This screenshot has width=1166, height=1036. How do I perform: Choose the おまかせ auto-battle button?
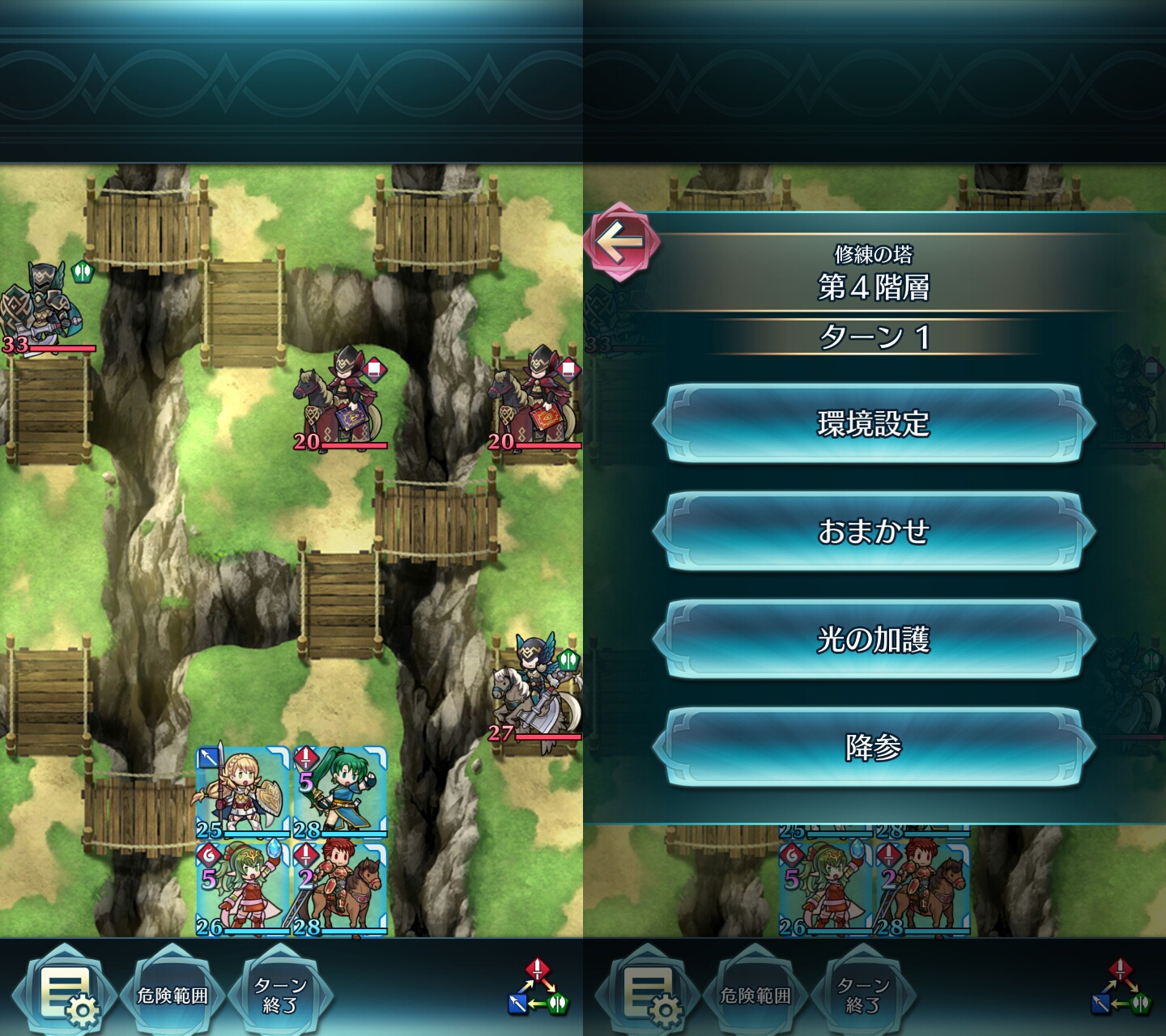873,531
